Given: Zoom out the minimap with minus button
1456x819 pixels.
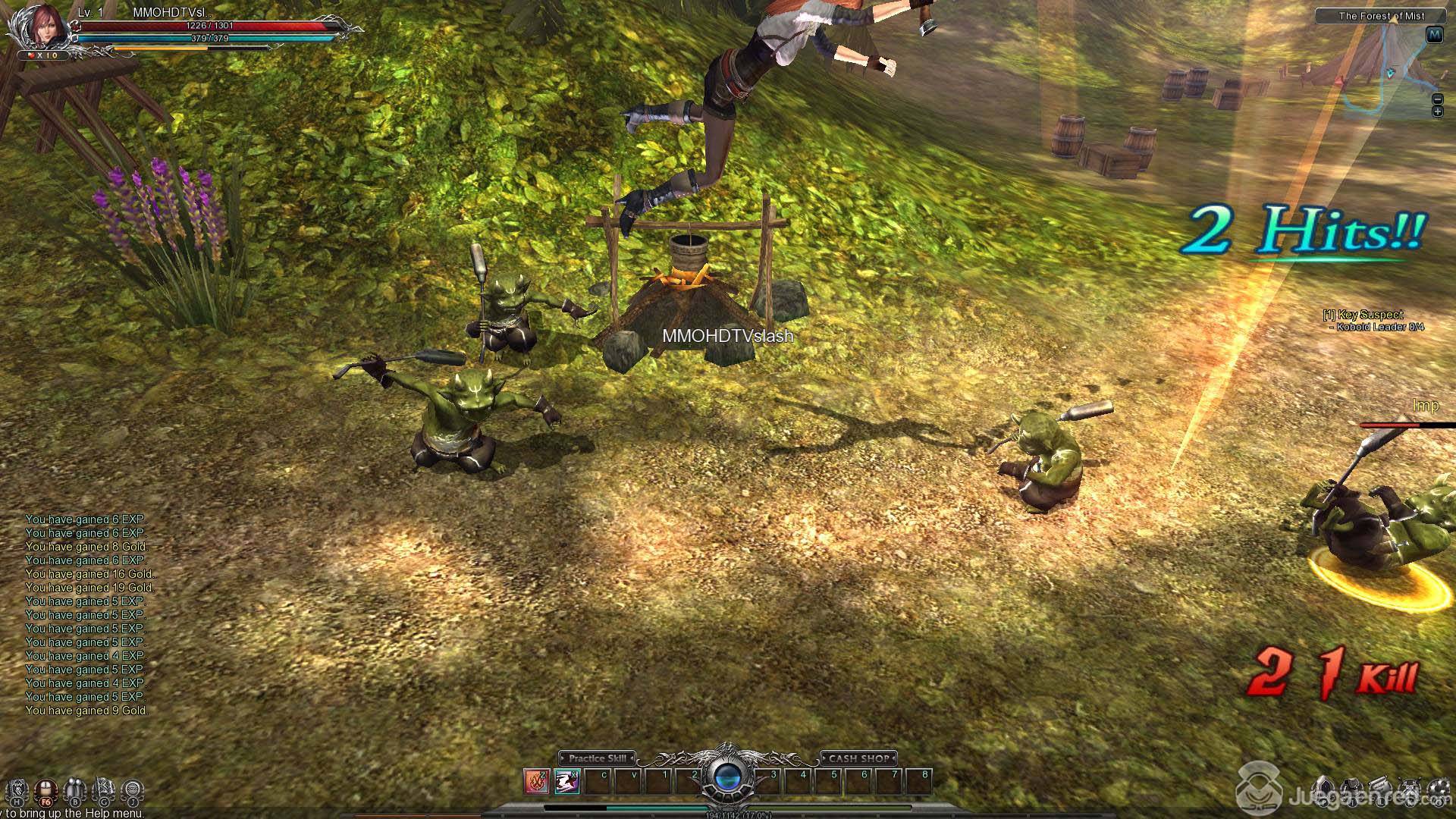Looking at the screenshot, I should 1437,99.
